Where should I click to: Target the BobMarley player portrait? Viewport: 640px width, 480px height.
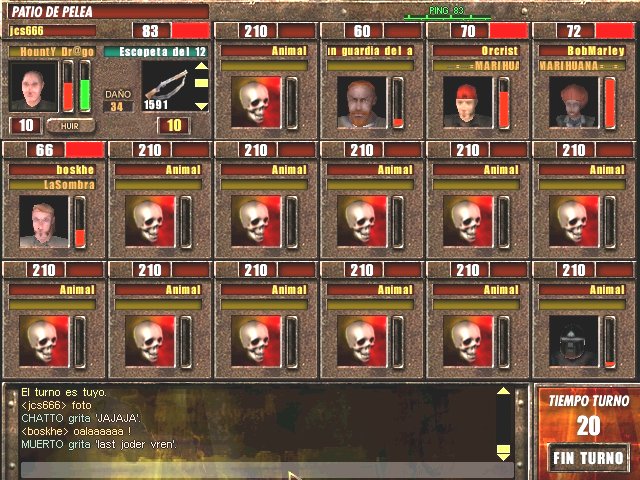click(x=573, y=102)
